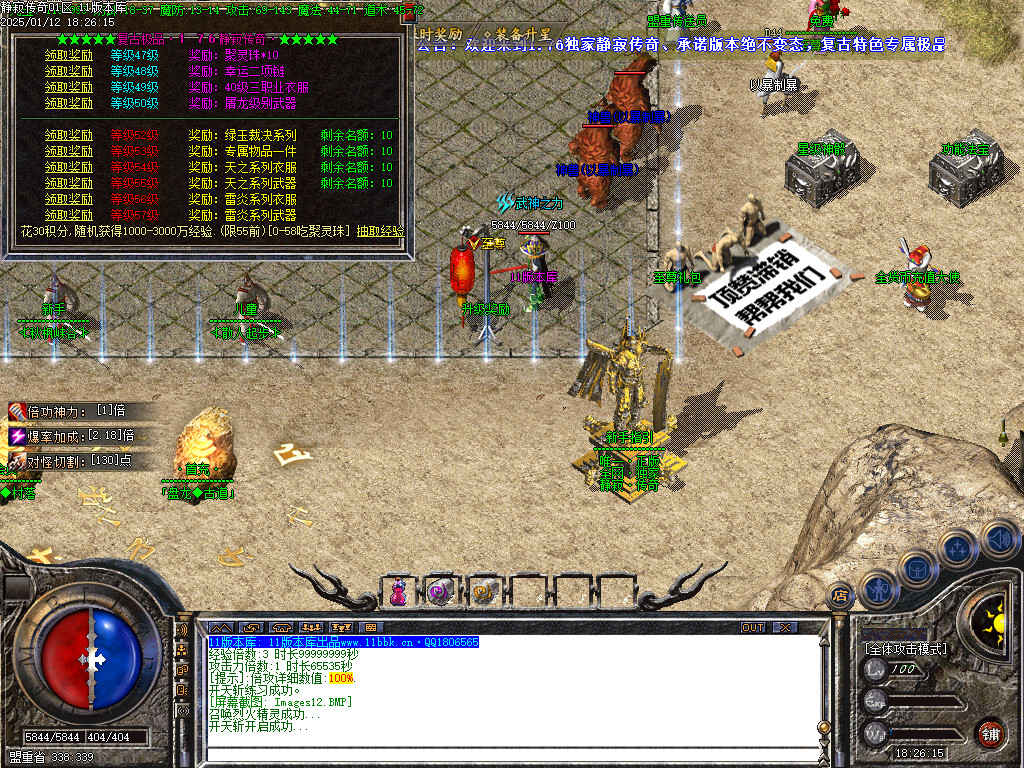Claim the level 52 green jade reward

pos(69,136)
